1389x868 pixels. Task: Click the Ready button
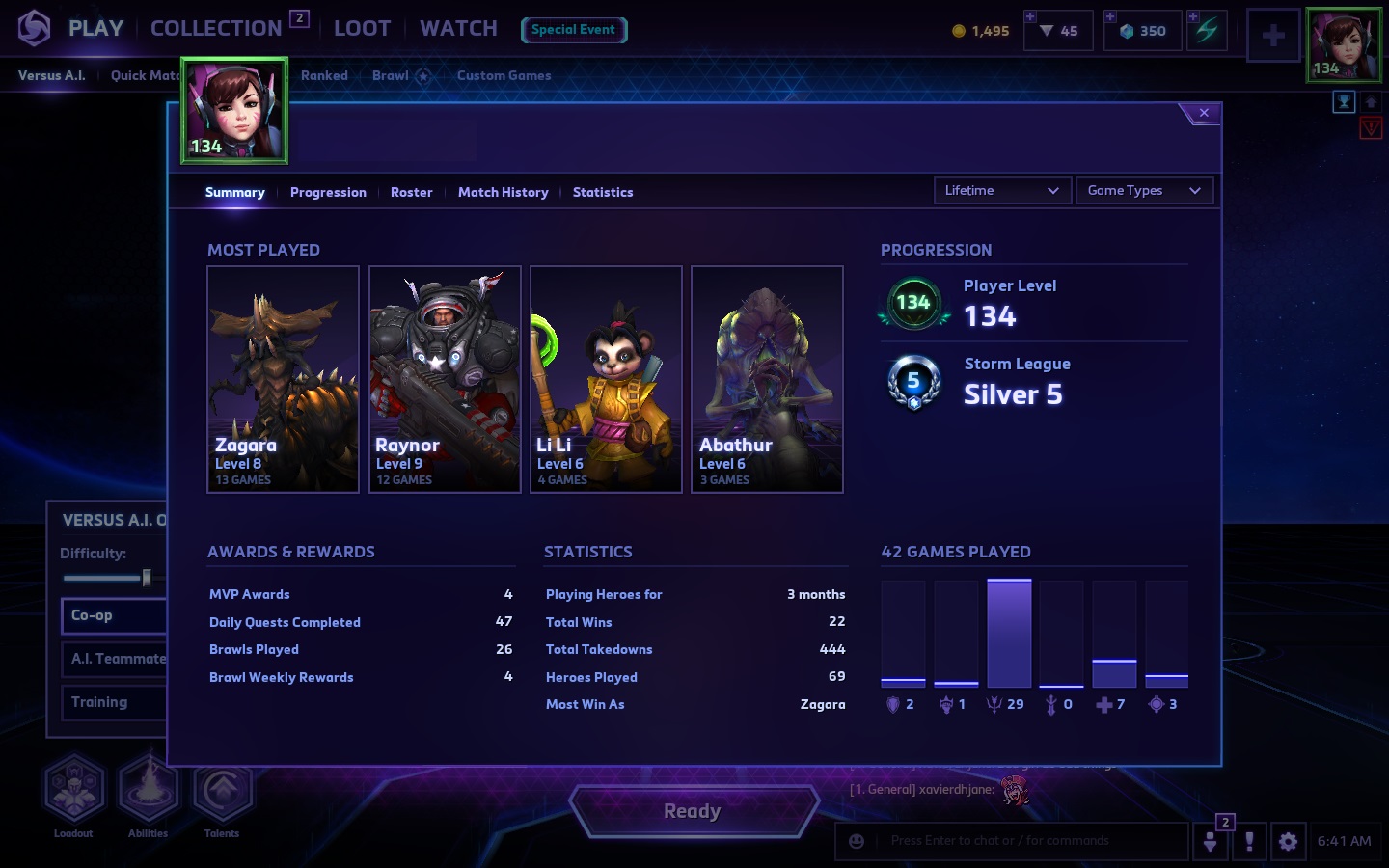pos(693,811)
